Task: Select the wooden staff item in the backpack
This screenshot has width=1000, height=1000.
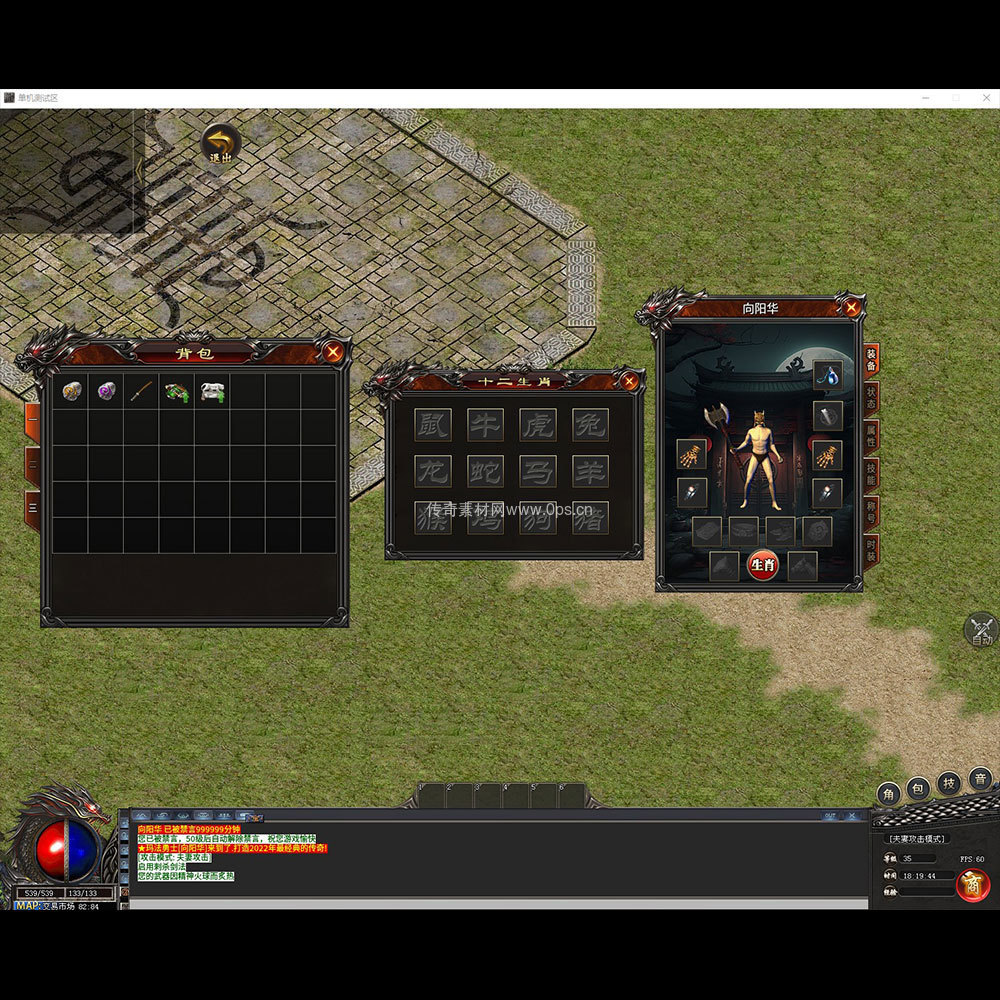Action: tap(141, 391)
